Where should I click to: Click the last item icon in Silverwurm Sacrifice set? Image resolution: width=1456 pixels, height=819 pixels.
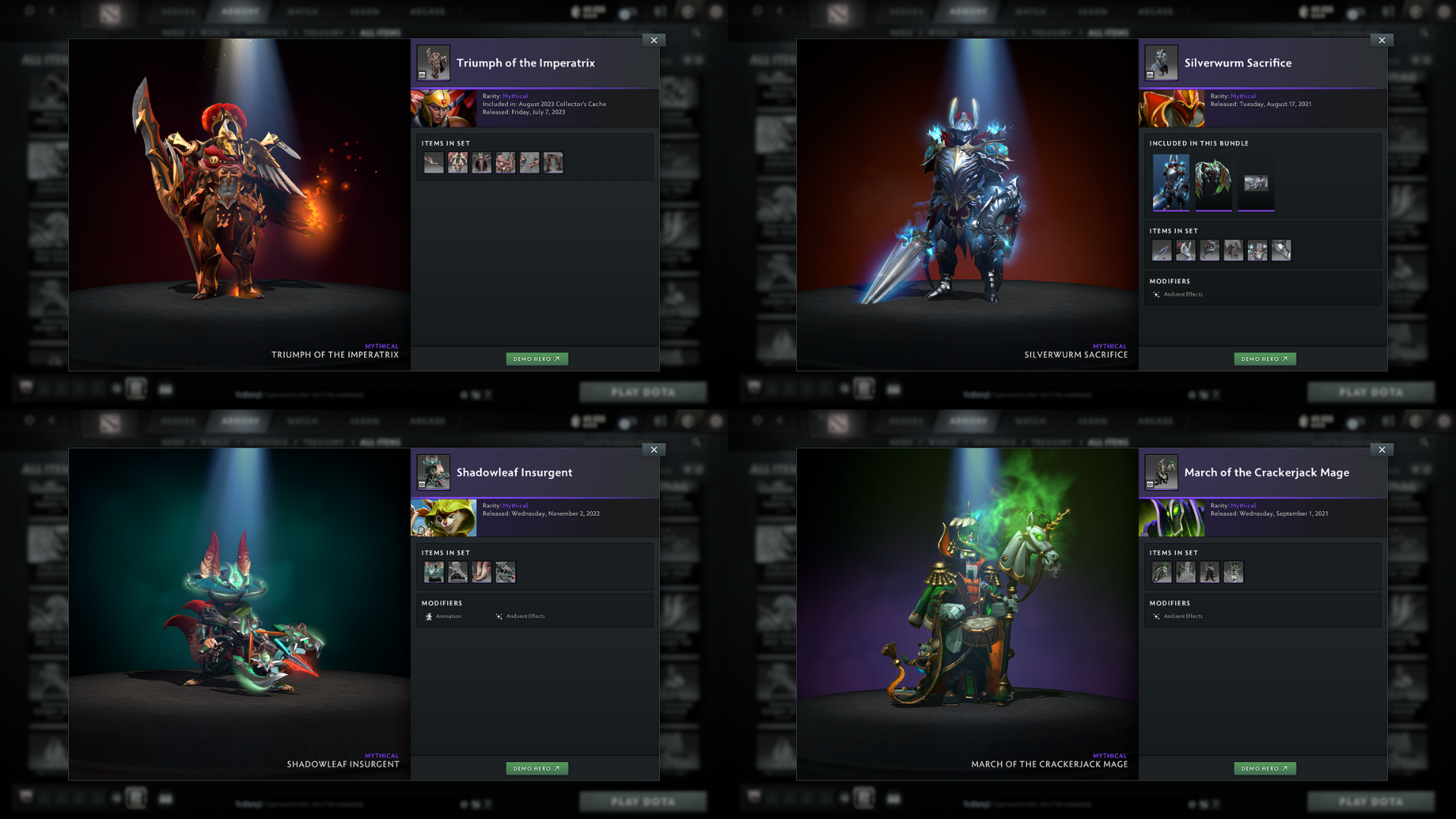1282,250
